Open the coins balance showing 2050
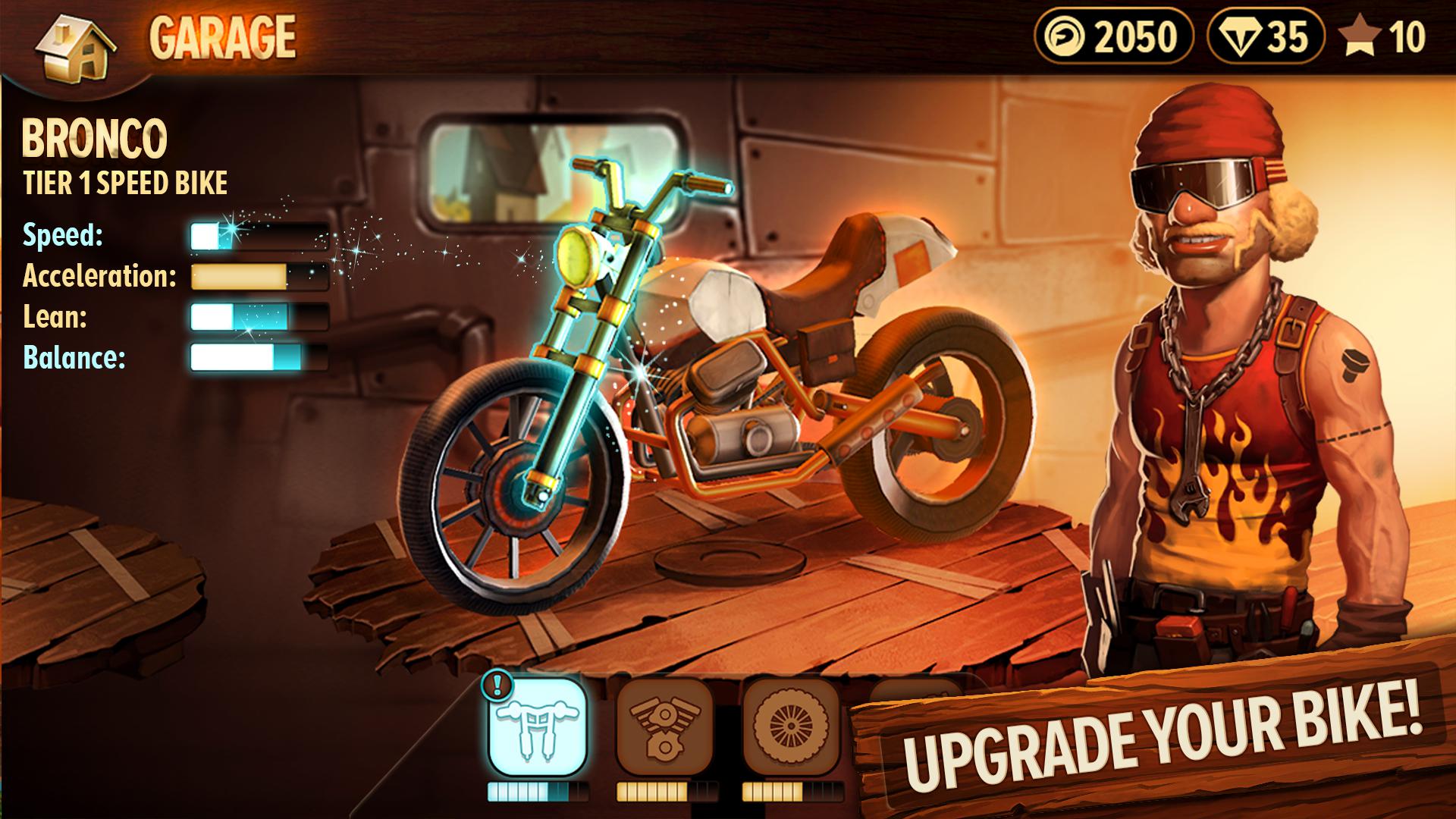1456x819 pixels. (1115, 34)
